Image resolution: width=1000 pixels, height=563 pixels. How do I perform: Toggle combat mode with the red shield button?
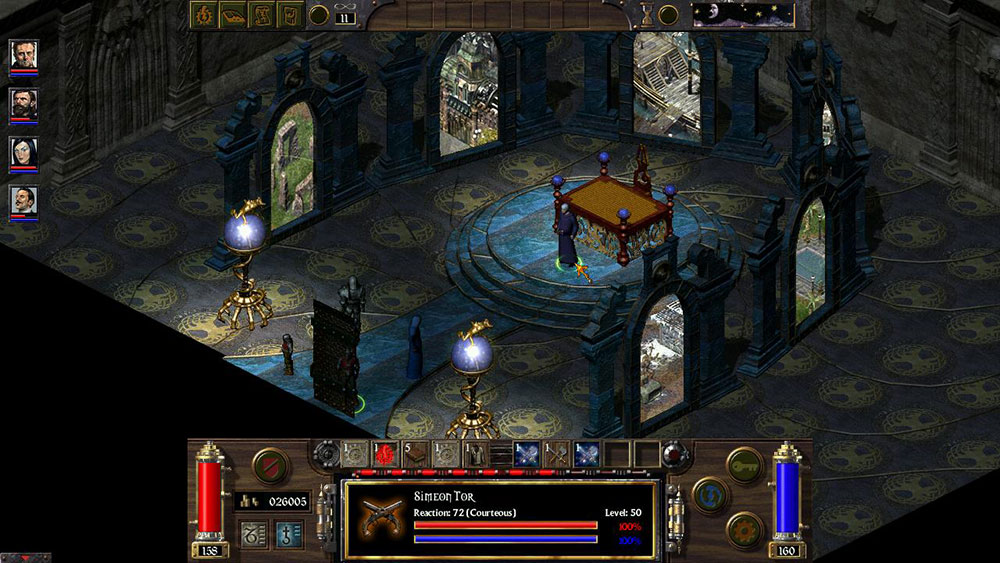coord(269,466)
